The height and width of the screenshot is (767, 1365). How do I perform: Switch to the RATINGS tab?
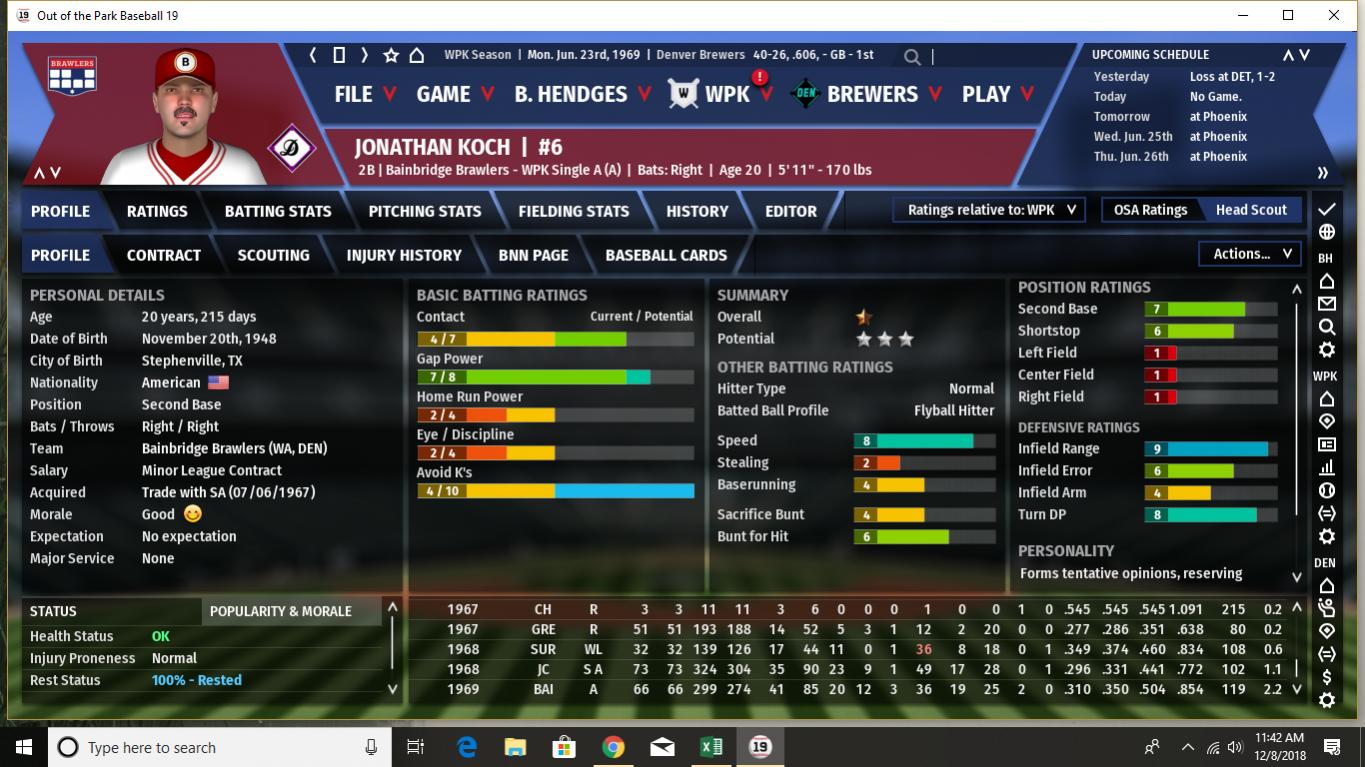tap(157, 211)
